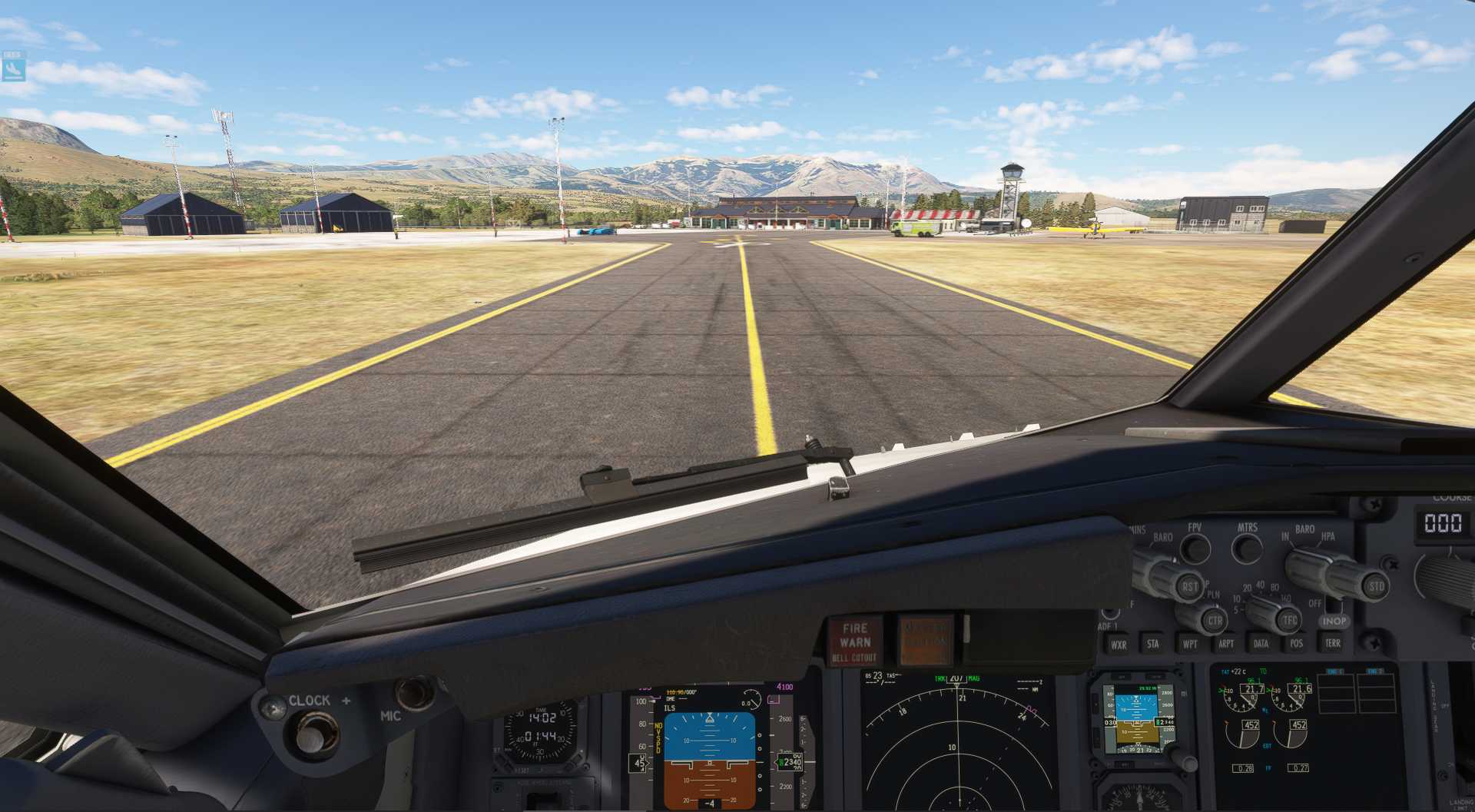Push the CLOCK button on the glareshield
This screenshot has width=1475, height=812.
pos(310,736)
